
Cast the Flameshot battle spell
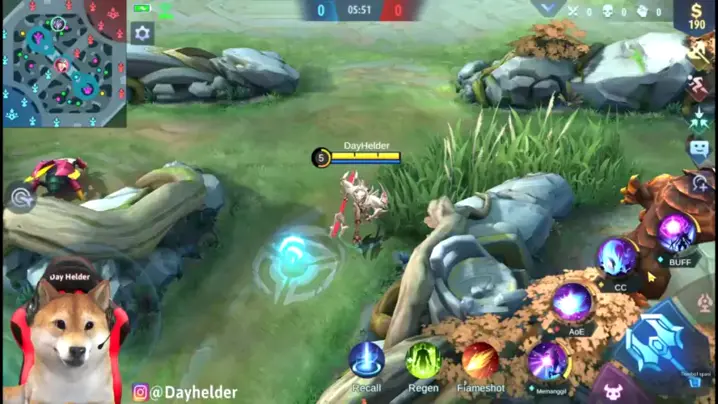coord(480,360)
